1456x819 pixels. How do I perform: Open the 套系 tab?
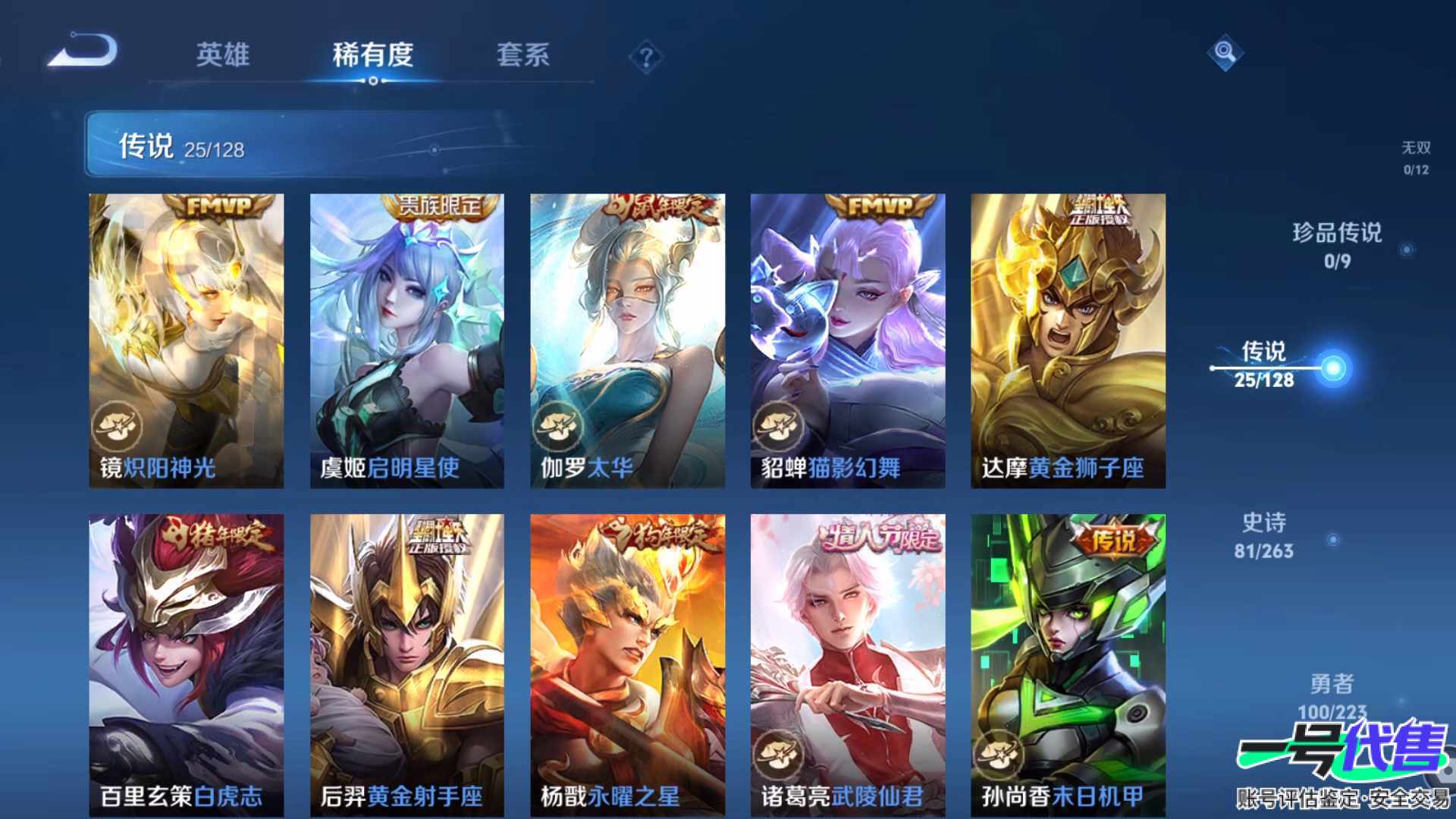pos(522,55)
